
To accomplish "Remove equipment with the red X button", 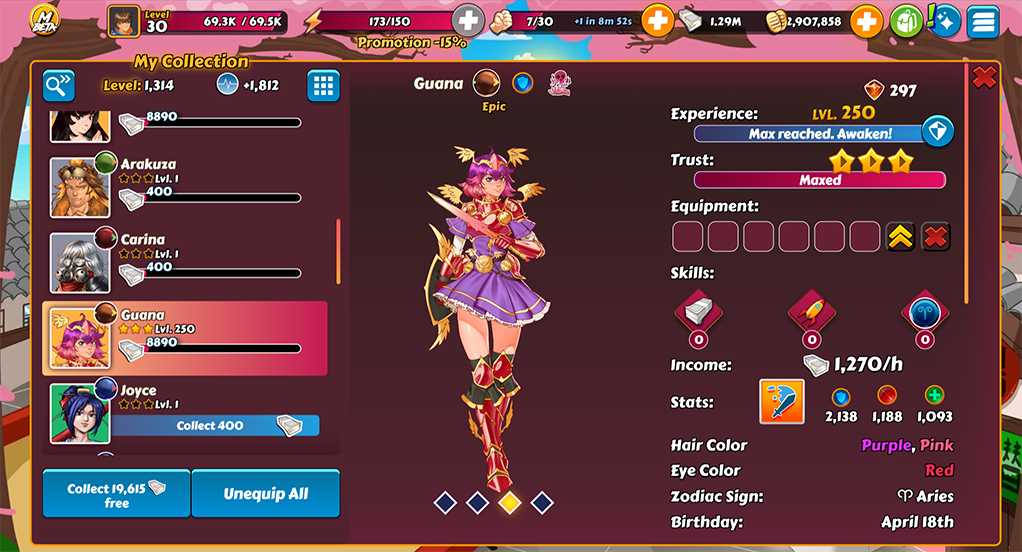I will point(935,237).
